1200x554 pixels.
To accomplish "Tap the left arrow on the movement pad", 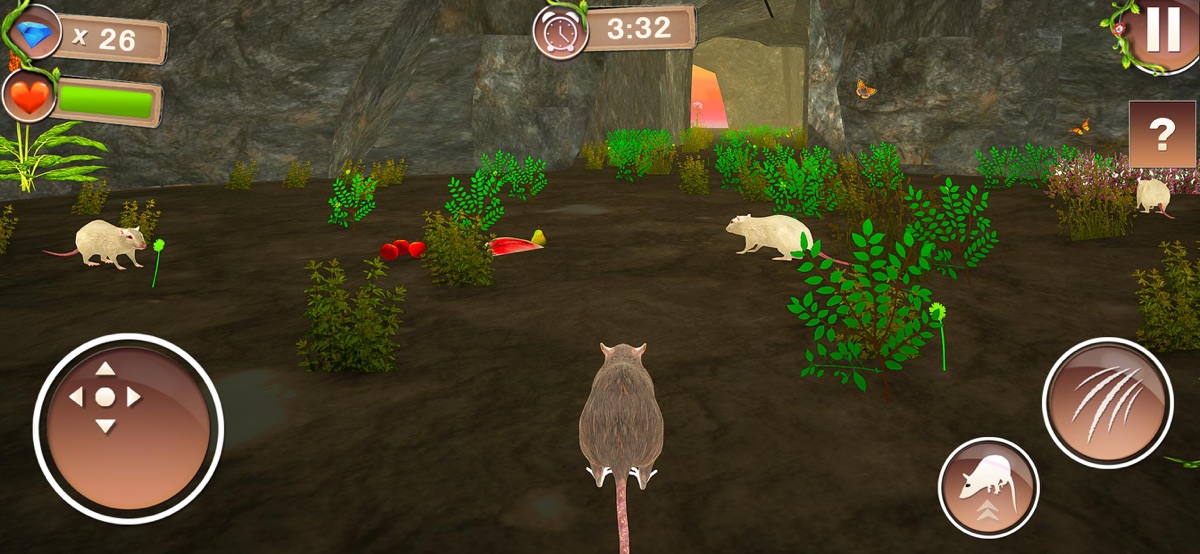I will (76, 397).
